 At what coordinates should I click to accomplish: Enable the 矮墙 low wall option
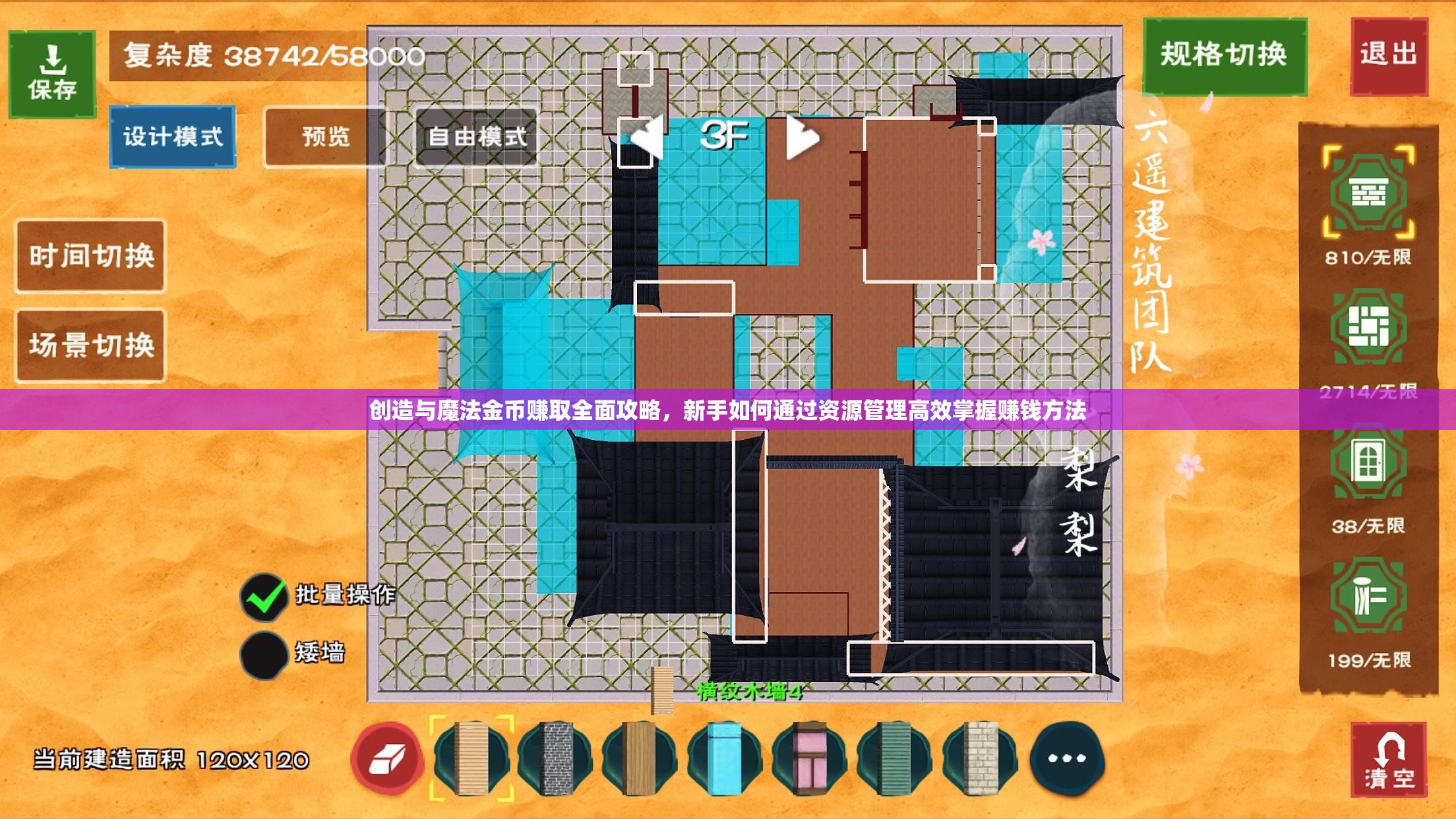click(264, 654)
